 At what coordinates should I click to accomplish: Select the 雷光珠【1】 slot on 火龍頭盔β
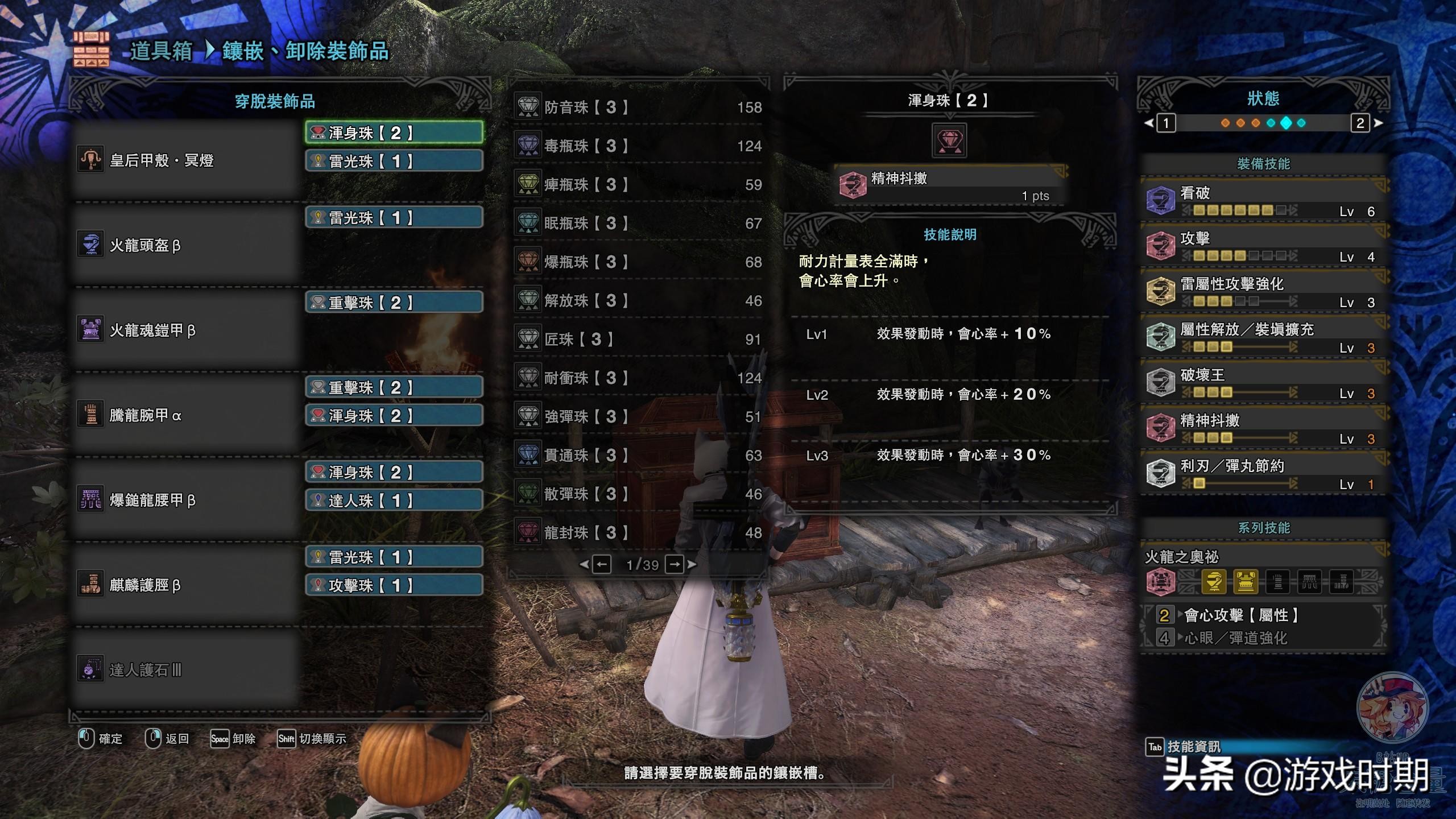[x=394, y=218]
